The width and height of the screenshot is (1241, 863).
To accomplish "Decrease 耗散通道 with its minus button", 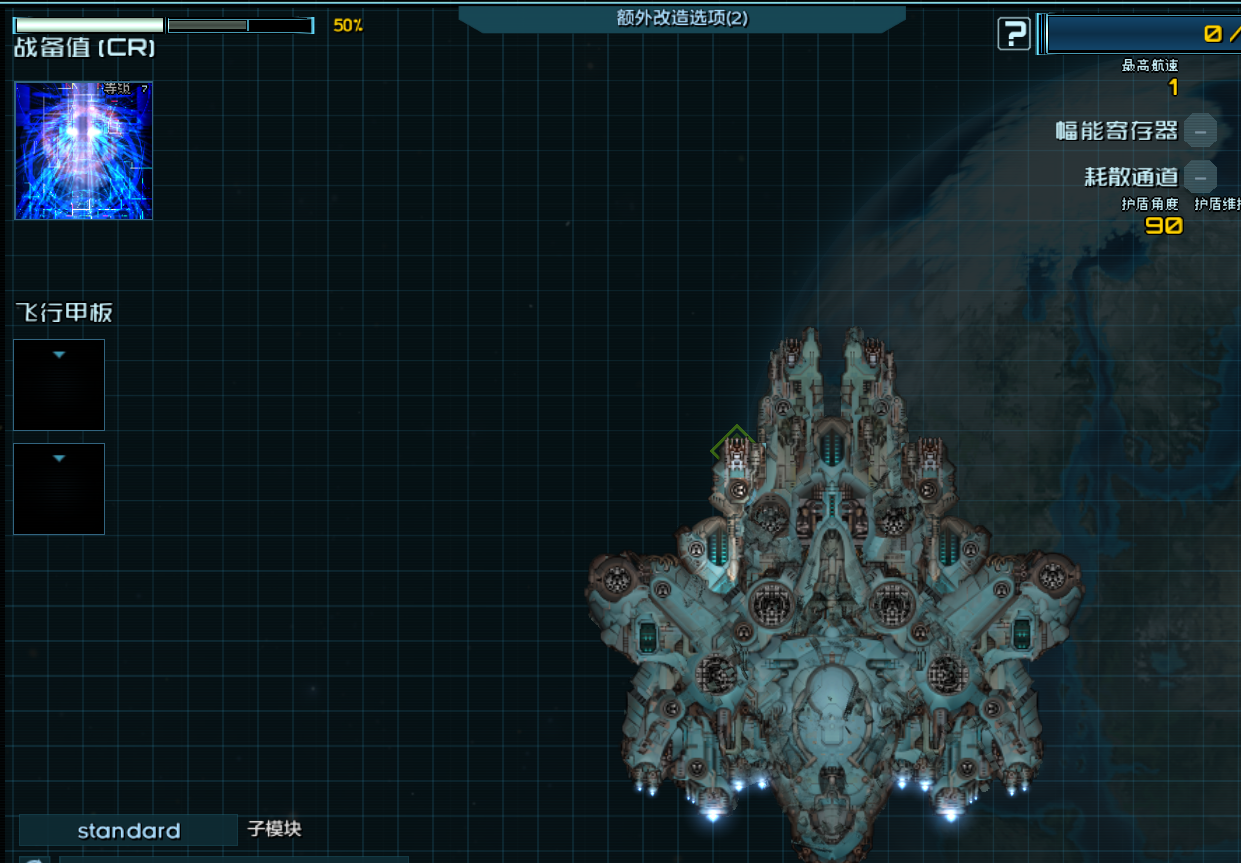I will point(1200,177).
